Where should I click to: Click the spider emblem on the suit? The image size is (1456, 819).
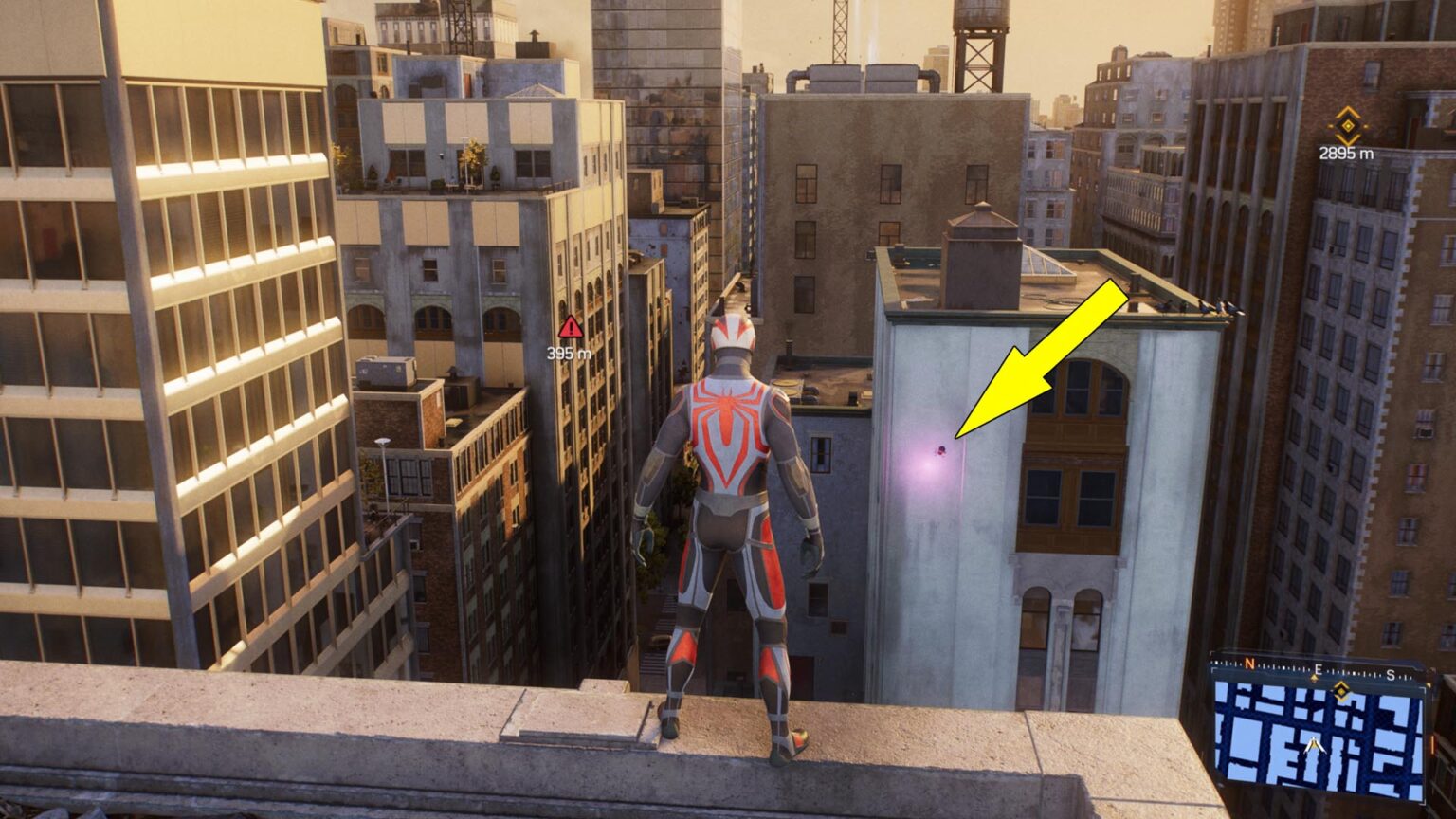pos(730,408)
